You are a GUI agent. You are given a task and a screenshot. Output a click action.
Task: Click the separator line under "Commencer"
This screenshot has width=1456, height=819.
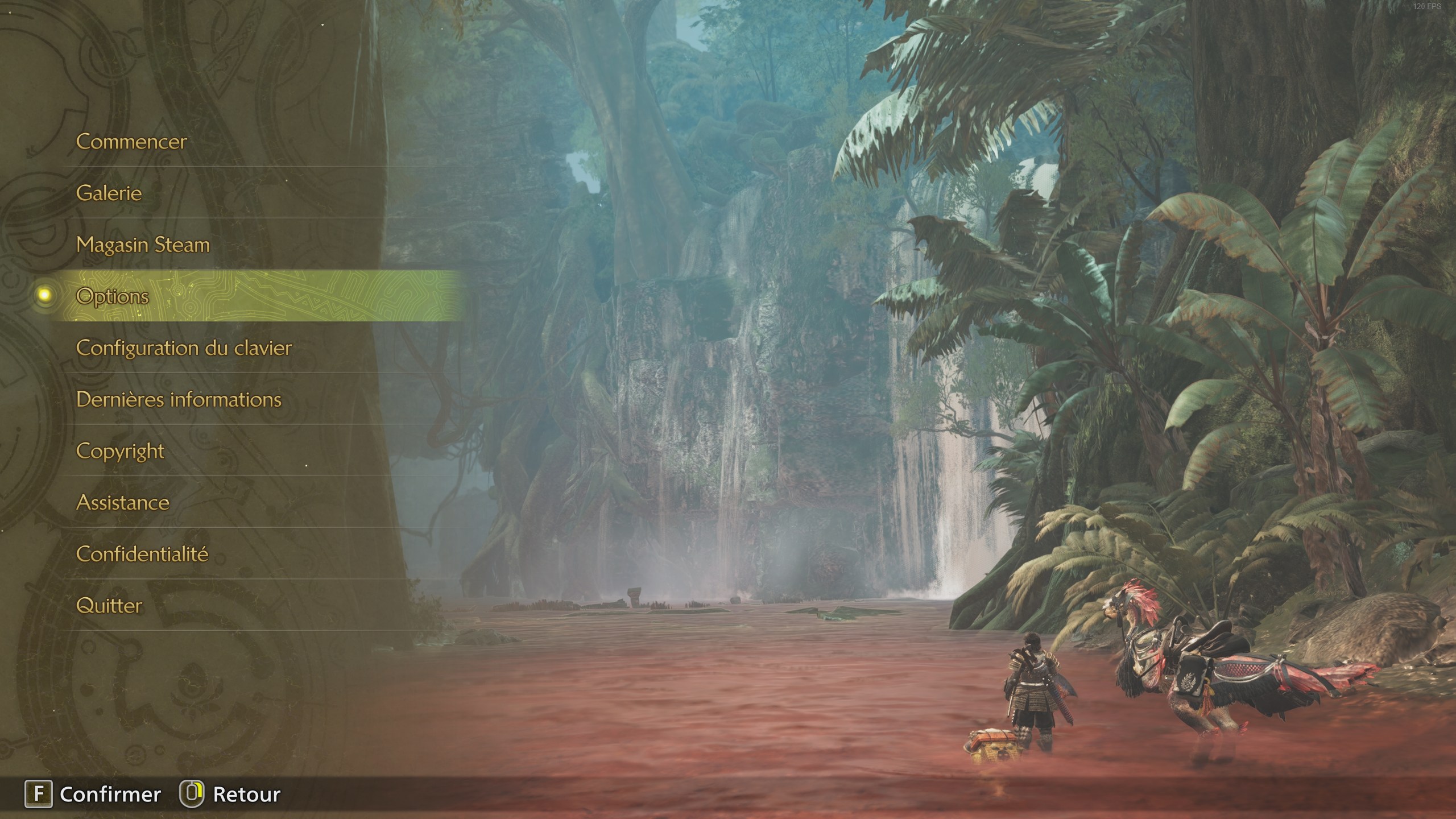coord(256,168)
